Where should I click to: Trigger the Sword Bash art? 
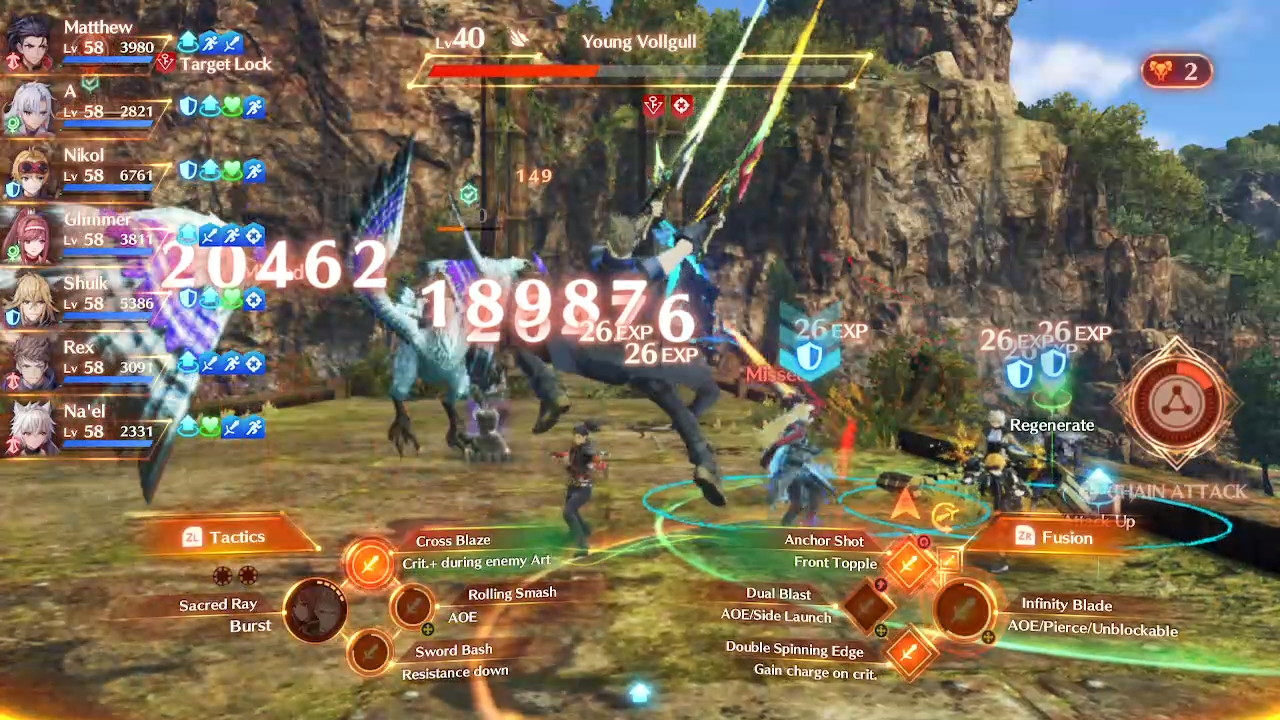coord(370,653)
